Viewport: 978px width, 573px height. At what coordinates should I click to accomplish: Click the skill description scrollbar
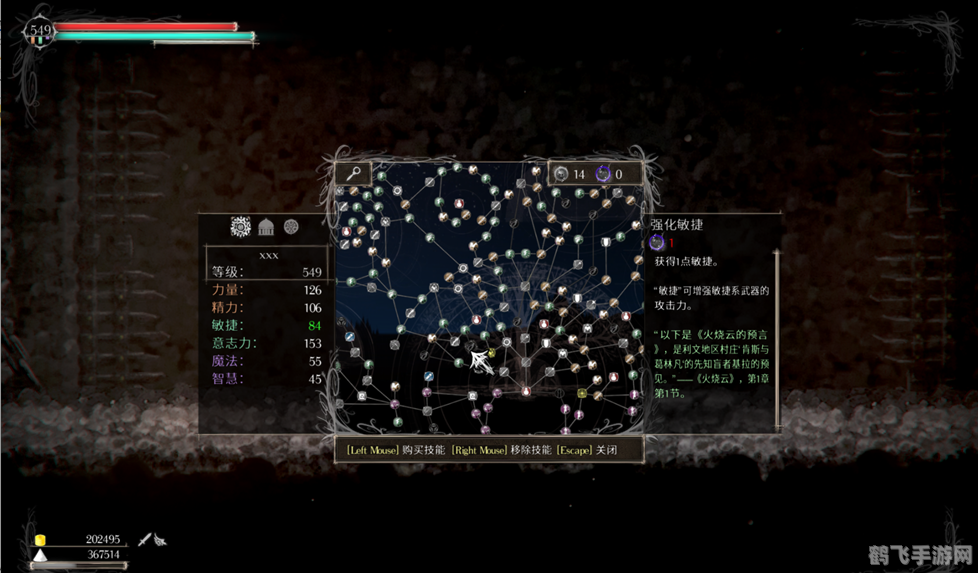tap(777, 340)
